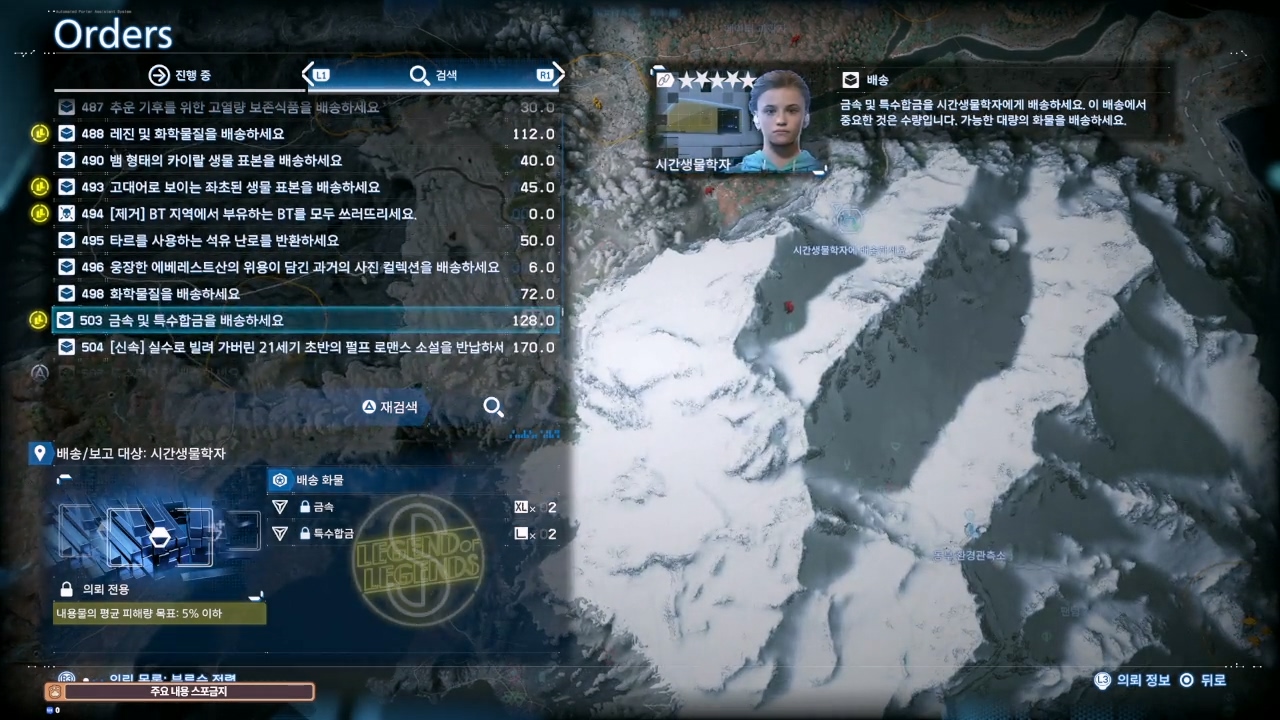Open the 검색 tab

coord(433,76)
